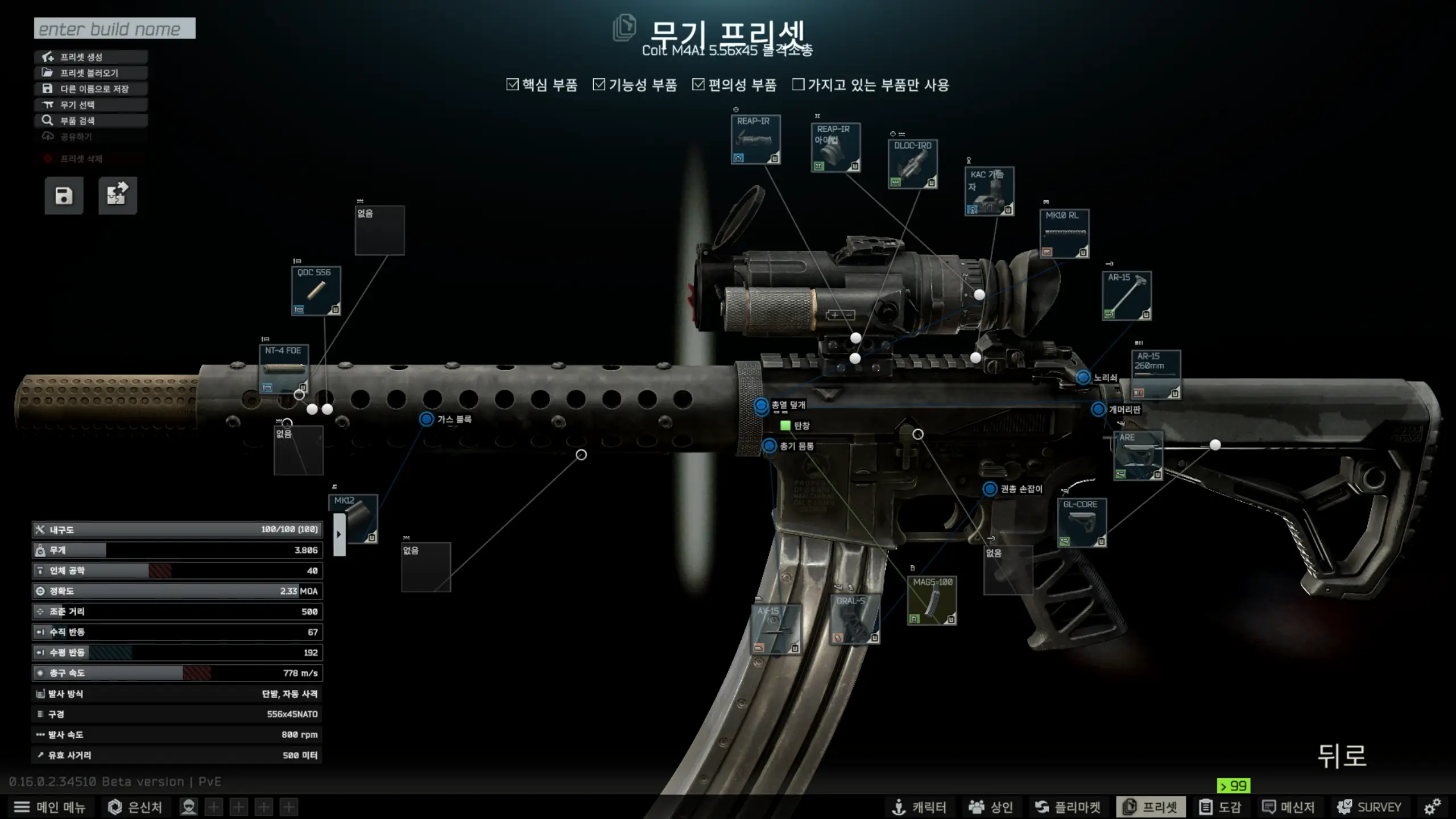
Task: Choose save under another name
Action: point(91,89)
